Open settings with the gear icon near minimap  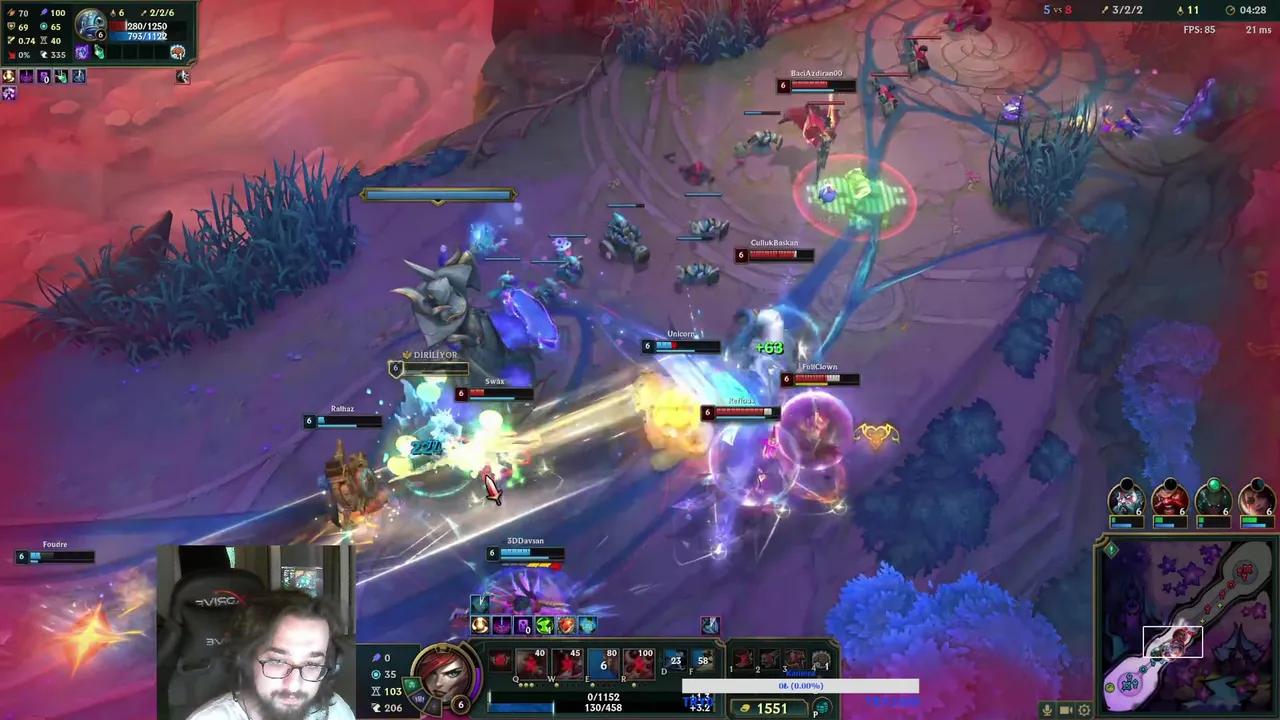click(1084, 710)
